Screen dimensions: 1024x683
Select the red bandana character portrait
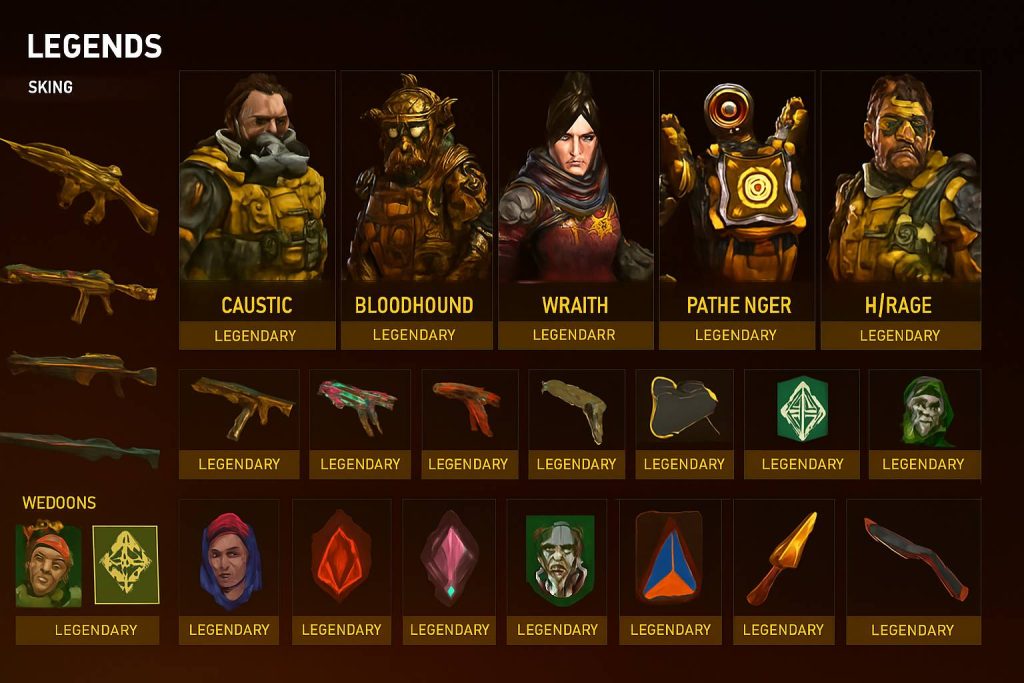pyautogui.click(x=48, y=566)
